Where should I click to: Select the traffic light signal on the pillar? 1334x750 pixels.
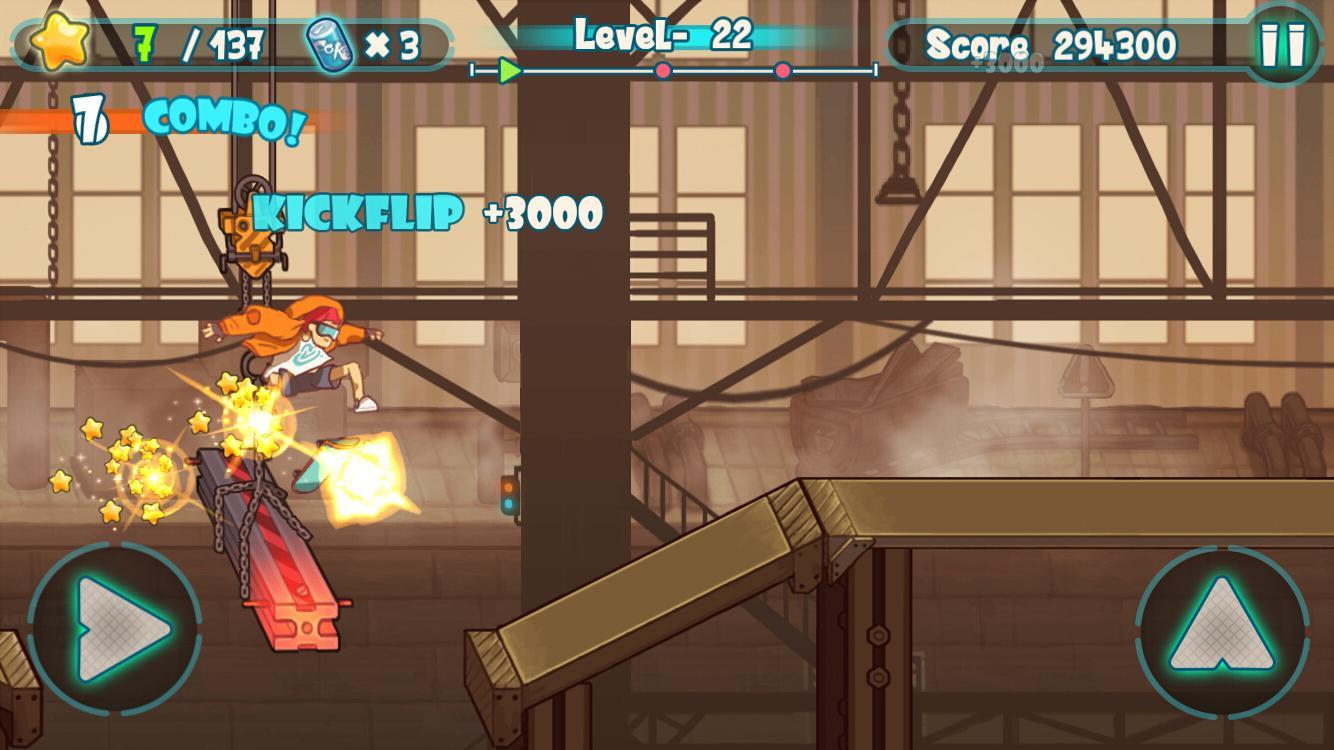pos(508,495)
